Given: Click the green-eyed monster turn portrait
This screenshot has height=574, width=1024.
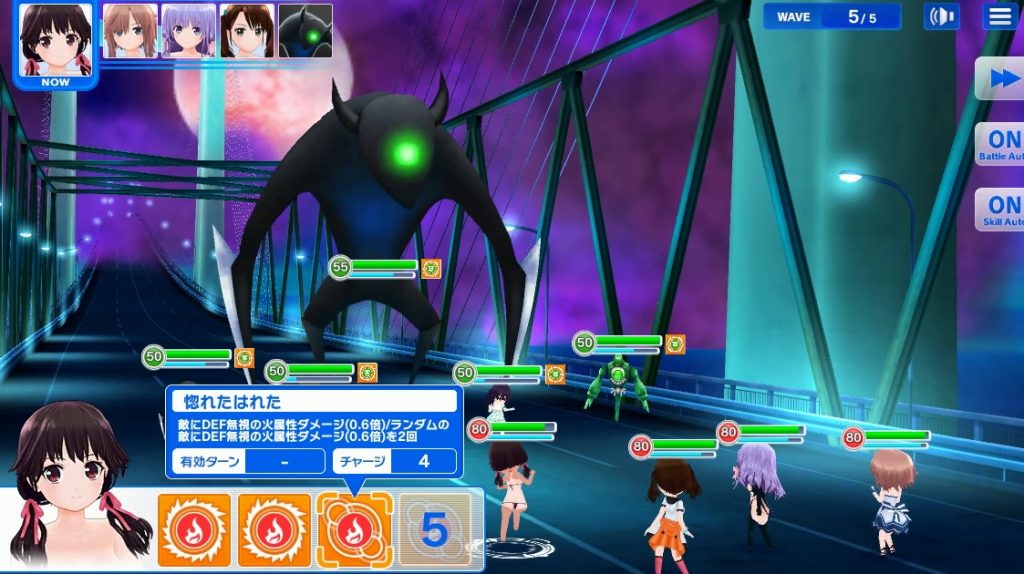Looking at the screenshot, I should click(x=305, y=30).
